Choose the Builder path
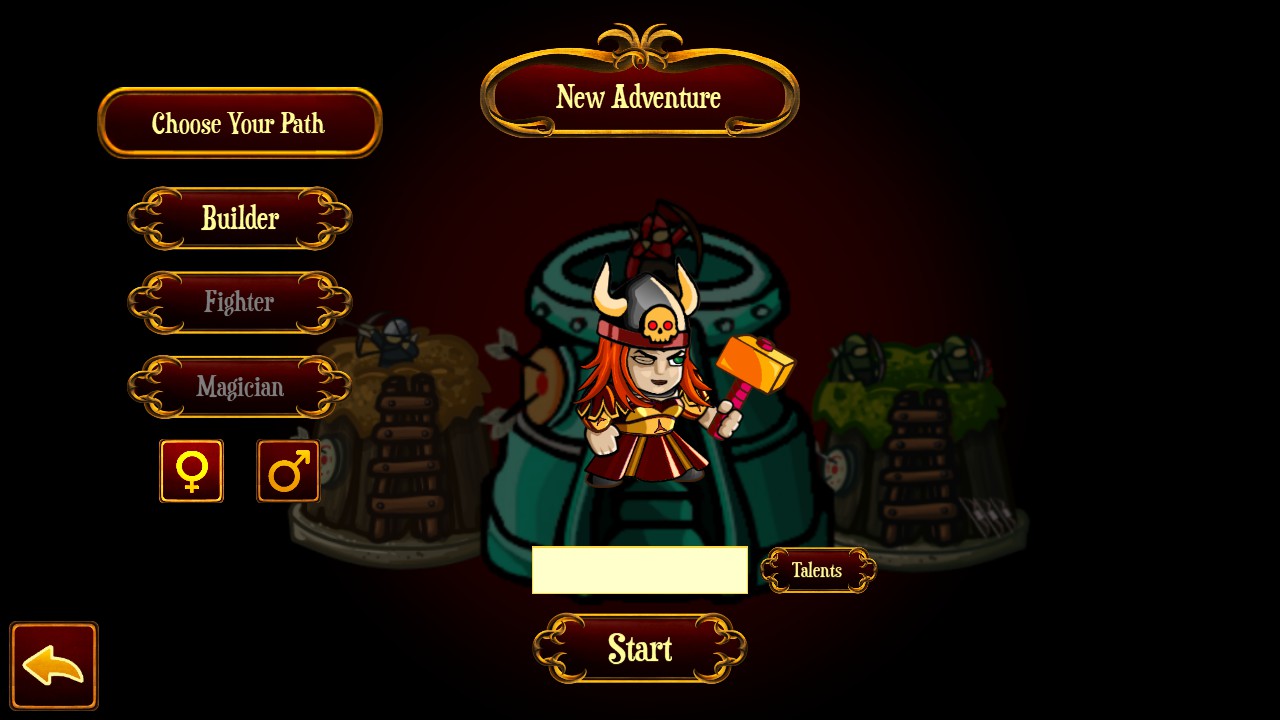The height and width of the screenshot is (720, 1280). click(x=240, y=218)
